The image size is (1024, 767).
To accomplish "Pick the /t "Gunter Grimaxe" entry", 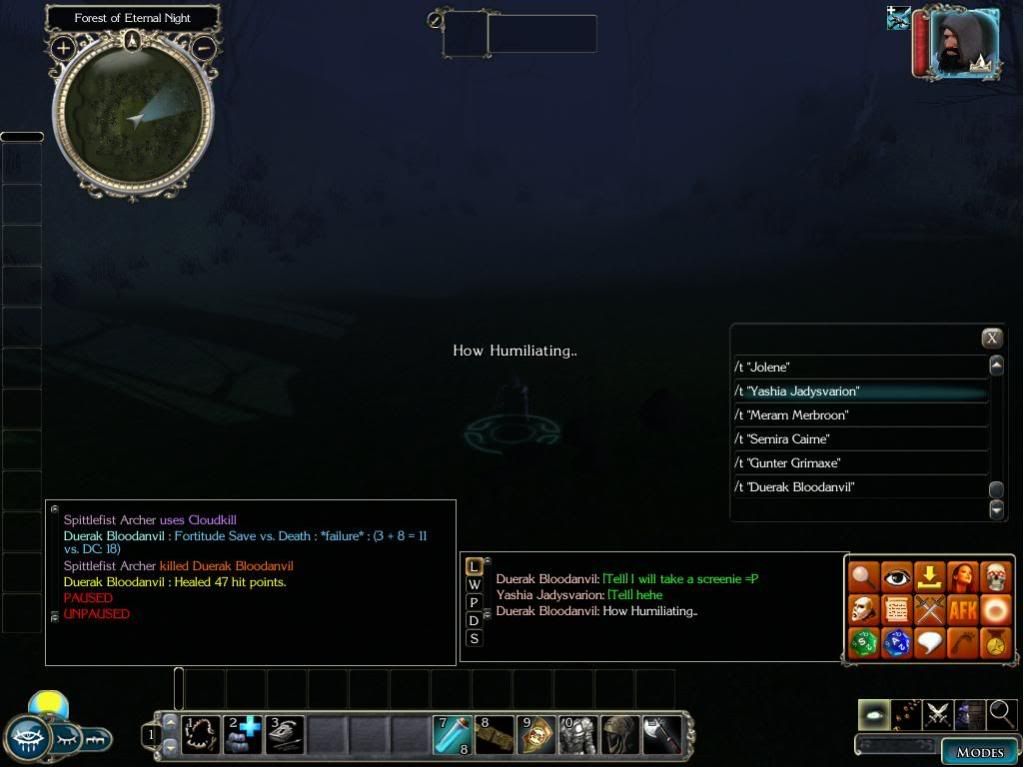I will (860, 463).
